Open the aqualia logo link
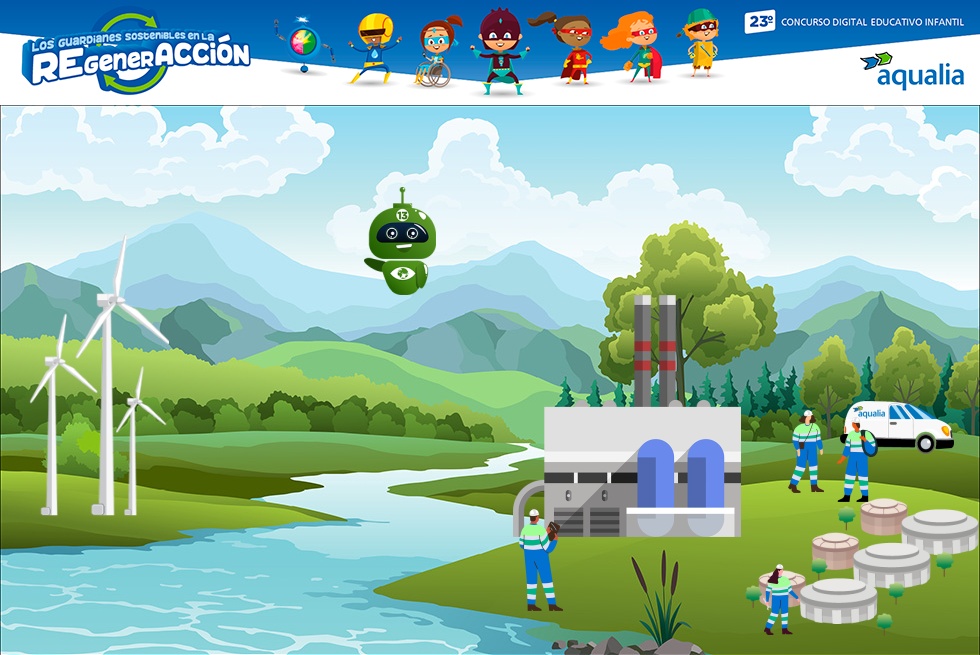Screen dimensions: 980x655 click(911, 70)
